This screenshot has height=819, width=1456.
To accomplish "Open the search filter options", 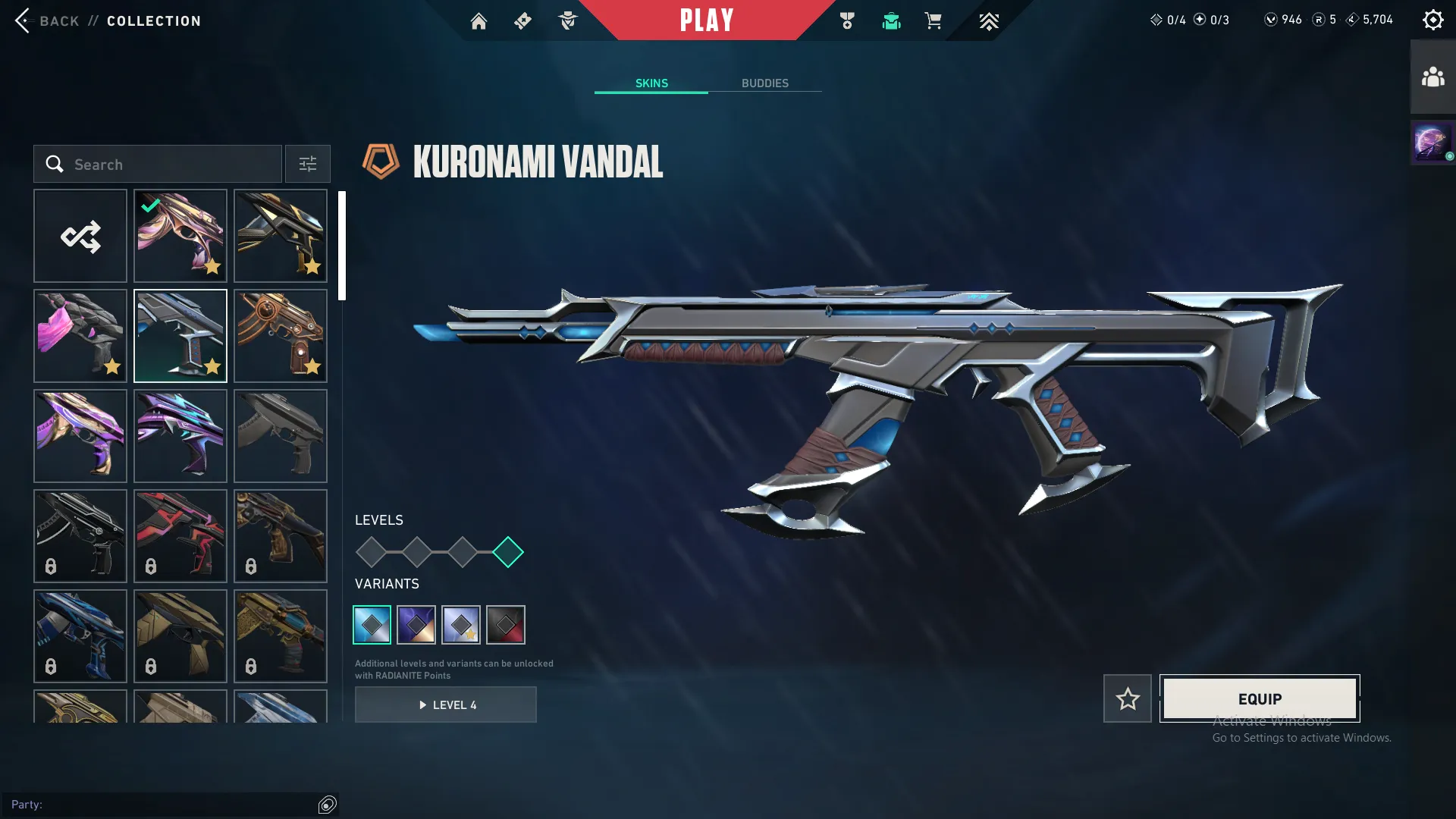I will pos(307,164).
